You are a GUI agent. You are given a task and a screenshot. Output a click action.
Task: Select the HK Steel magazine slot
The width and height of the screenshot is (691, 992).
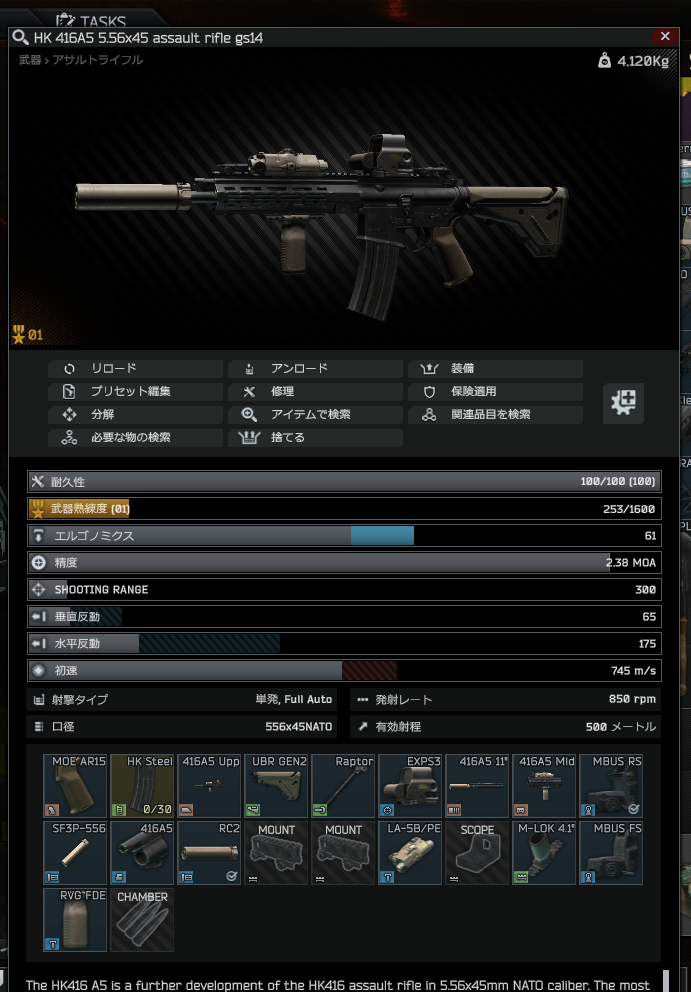(x=143, y=786)
